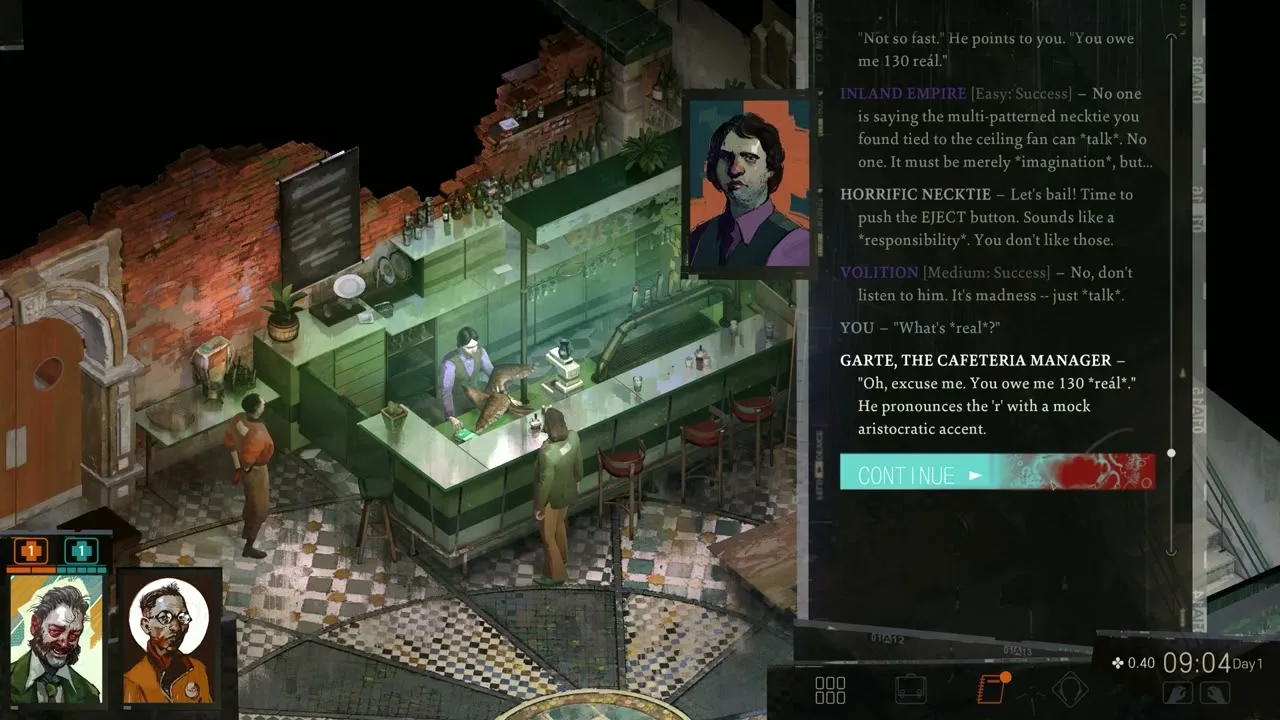The height and width of the screenshot is (720, 1280).
Task: Use the orange health healing item
Action: coord(32,551)
